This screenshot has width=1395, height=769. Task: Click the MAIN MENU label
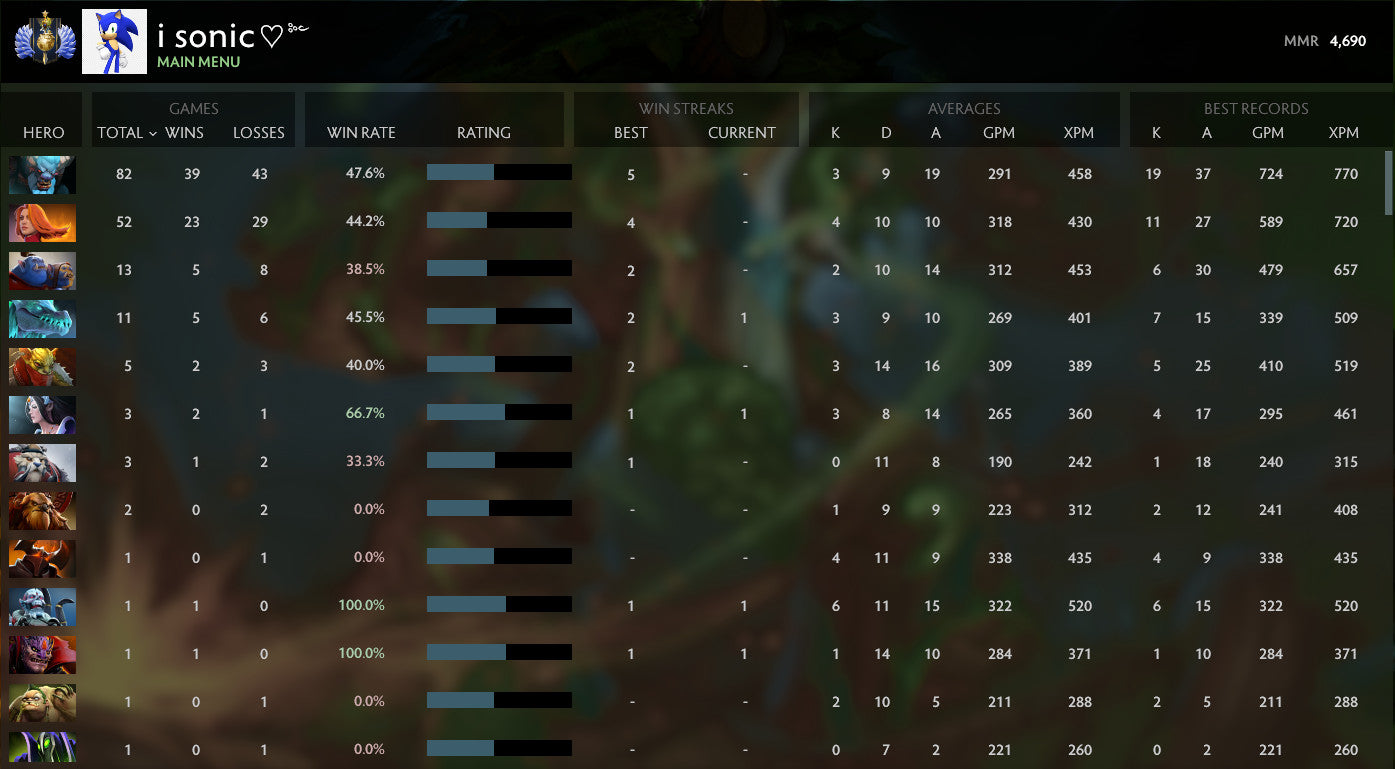point(198,61)
